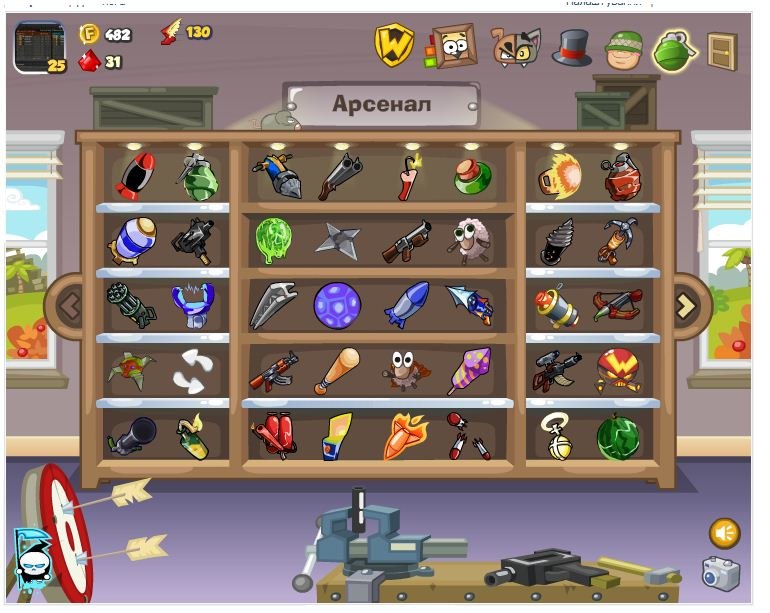
Task: Toggle the sound speaker button
Action: (724, 532)
